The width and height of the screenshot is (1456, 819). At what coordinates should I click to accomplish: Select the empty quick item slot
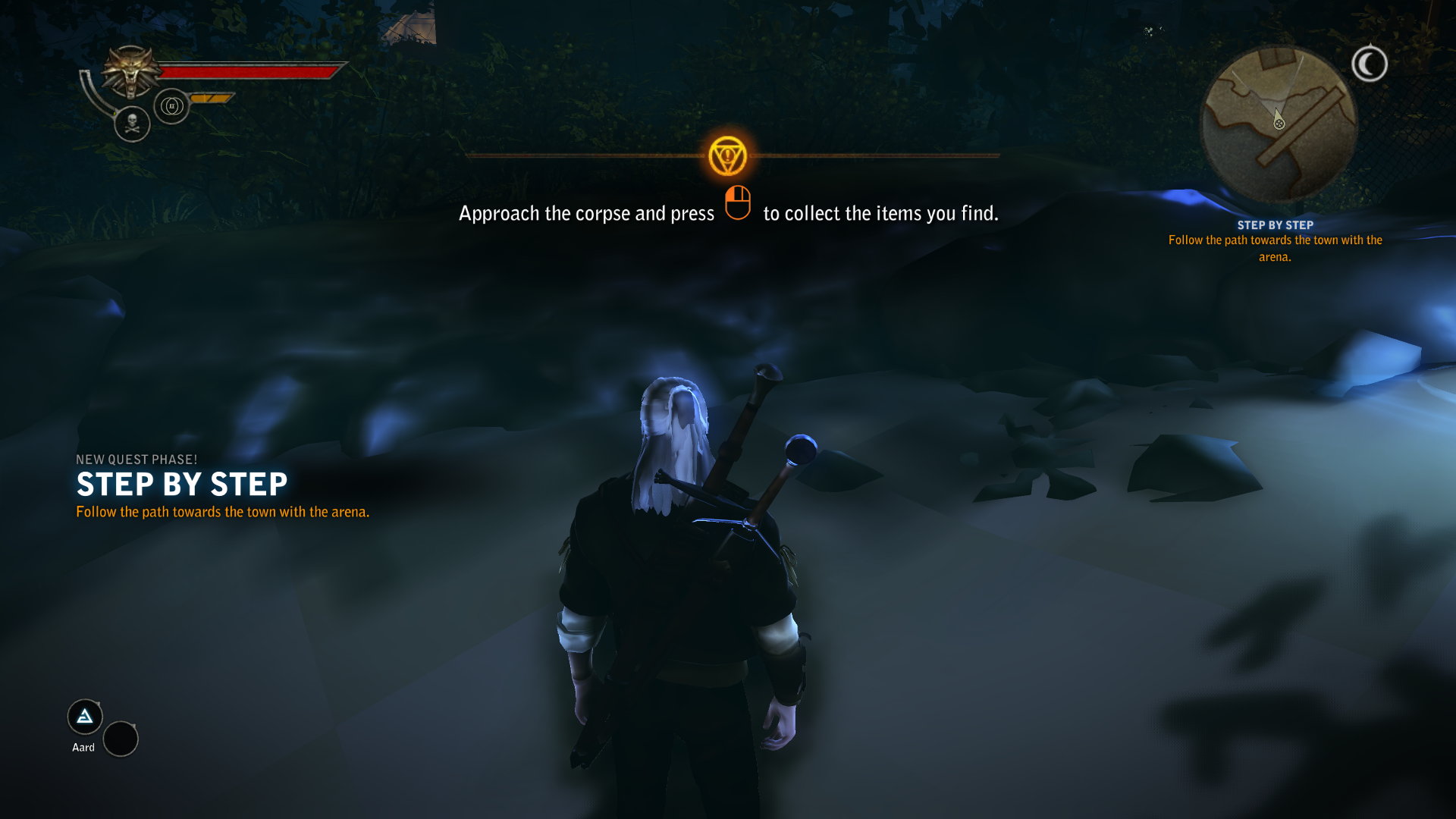click(121, 739)
